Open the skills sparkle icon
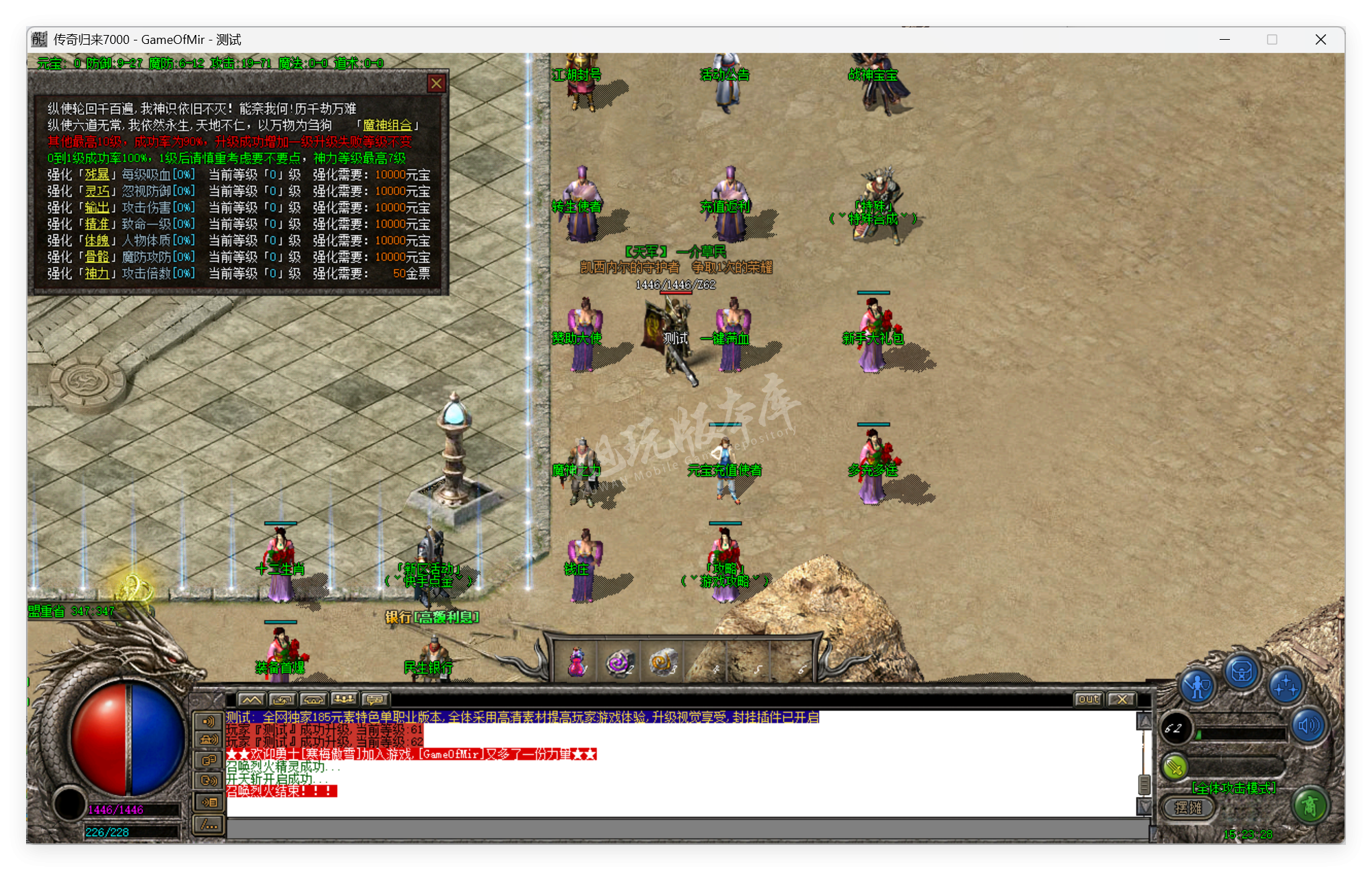The image size is (1372, 871). coord(1286,687)
